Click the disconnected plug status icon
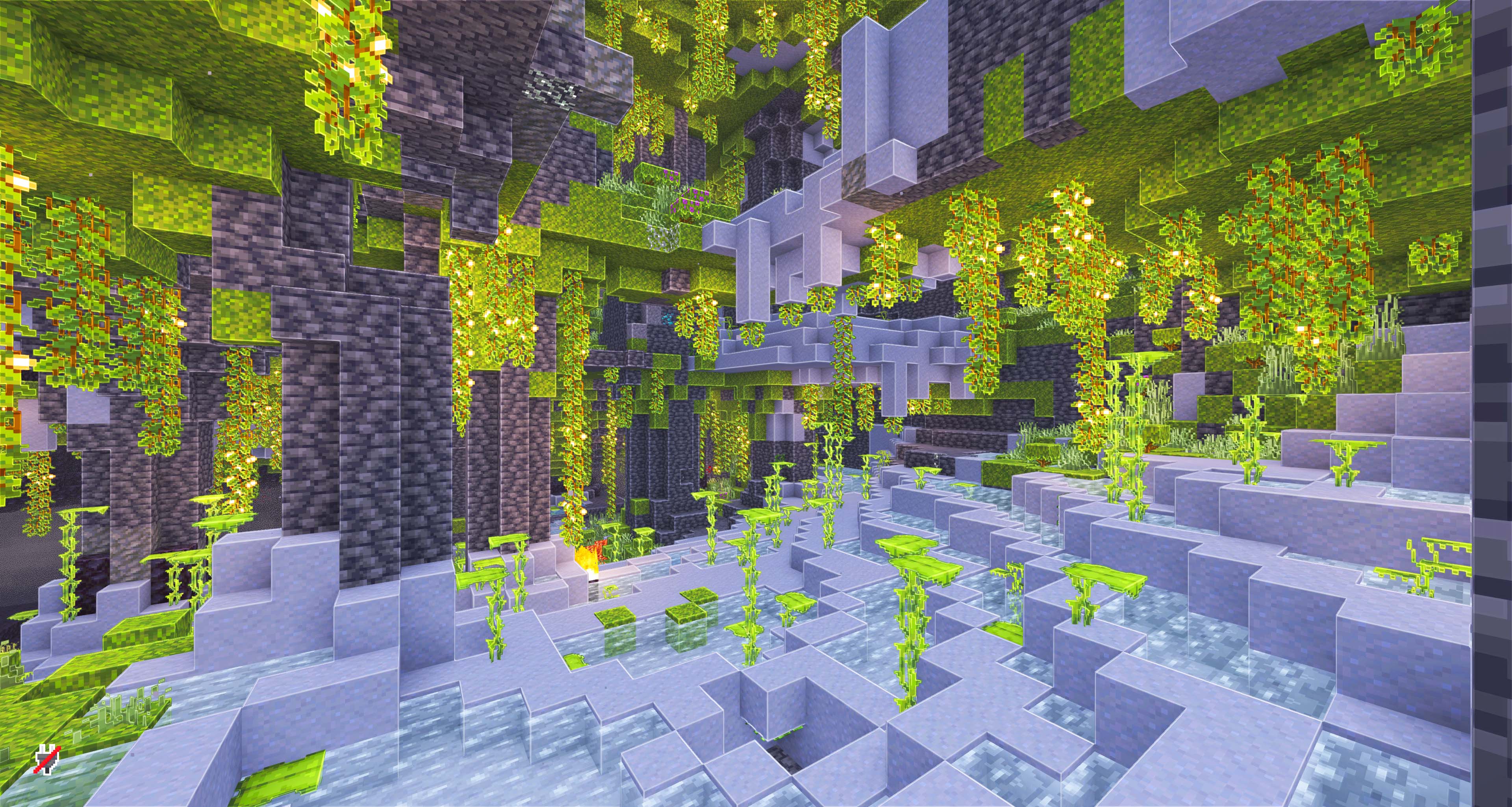 47,759
